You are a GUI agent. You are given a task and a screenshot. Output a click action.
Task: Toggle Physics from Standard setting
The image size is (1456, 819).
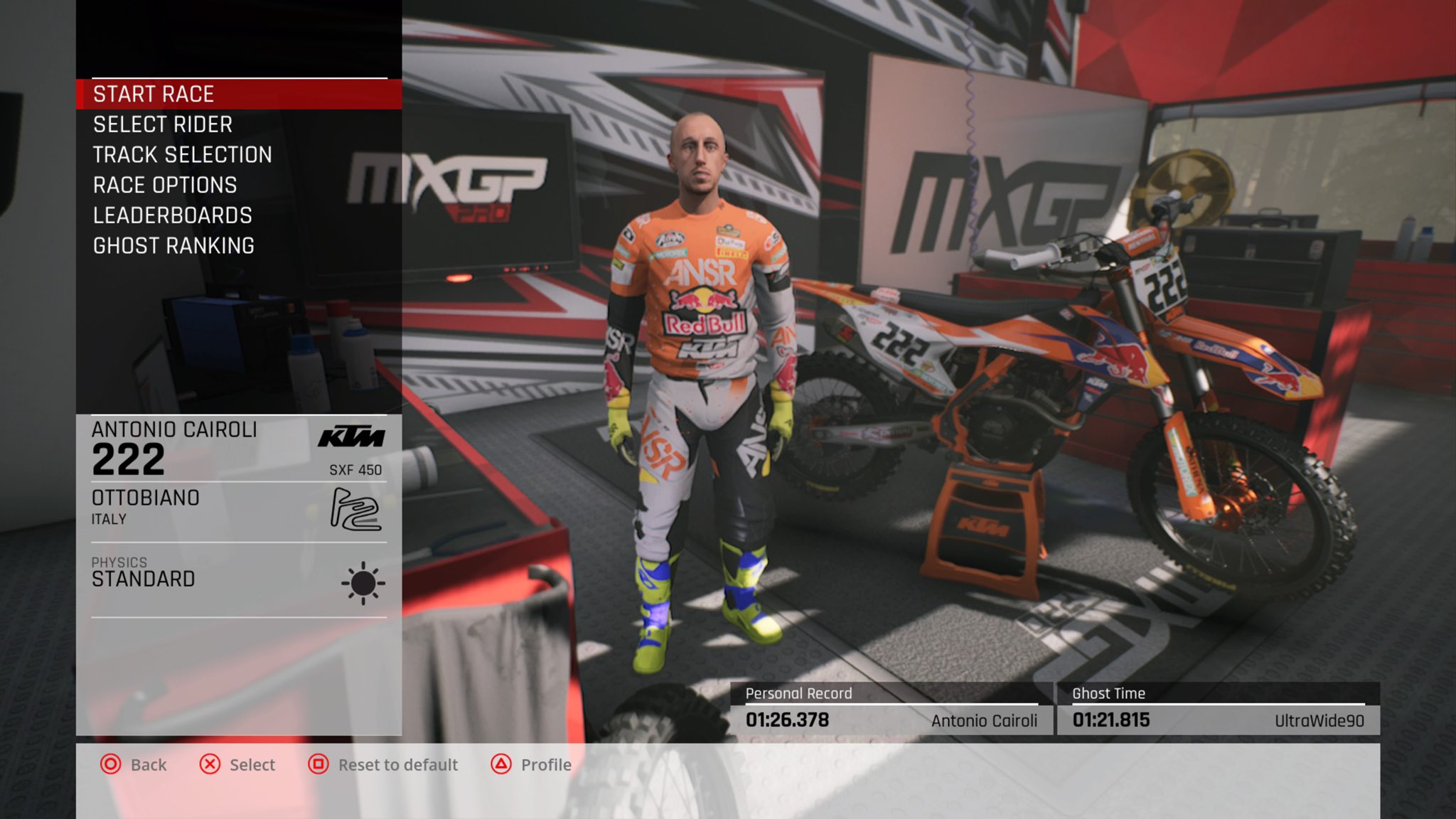[x=142, y=579]
